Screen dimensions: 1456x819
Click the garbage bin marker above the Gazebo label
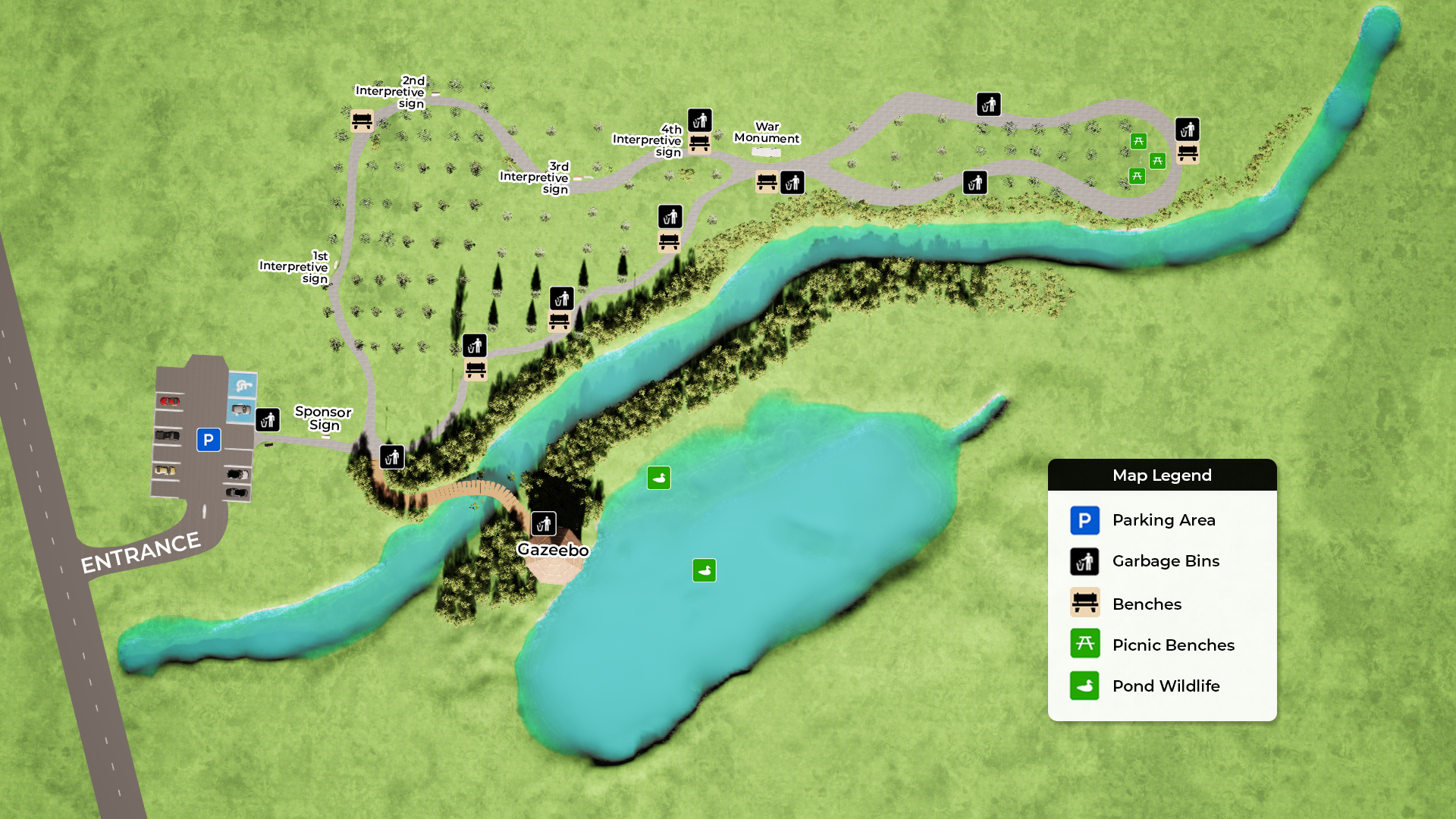pyautogui.click(x=544, y=524)
